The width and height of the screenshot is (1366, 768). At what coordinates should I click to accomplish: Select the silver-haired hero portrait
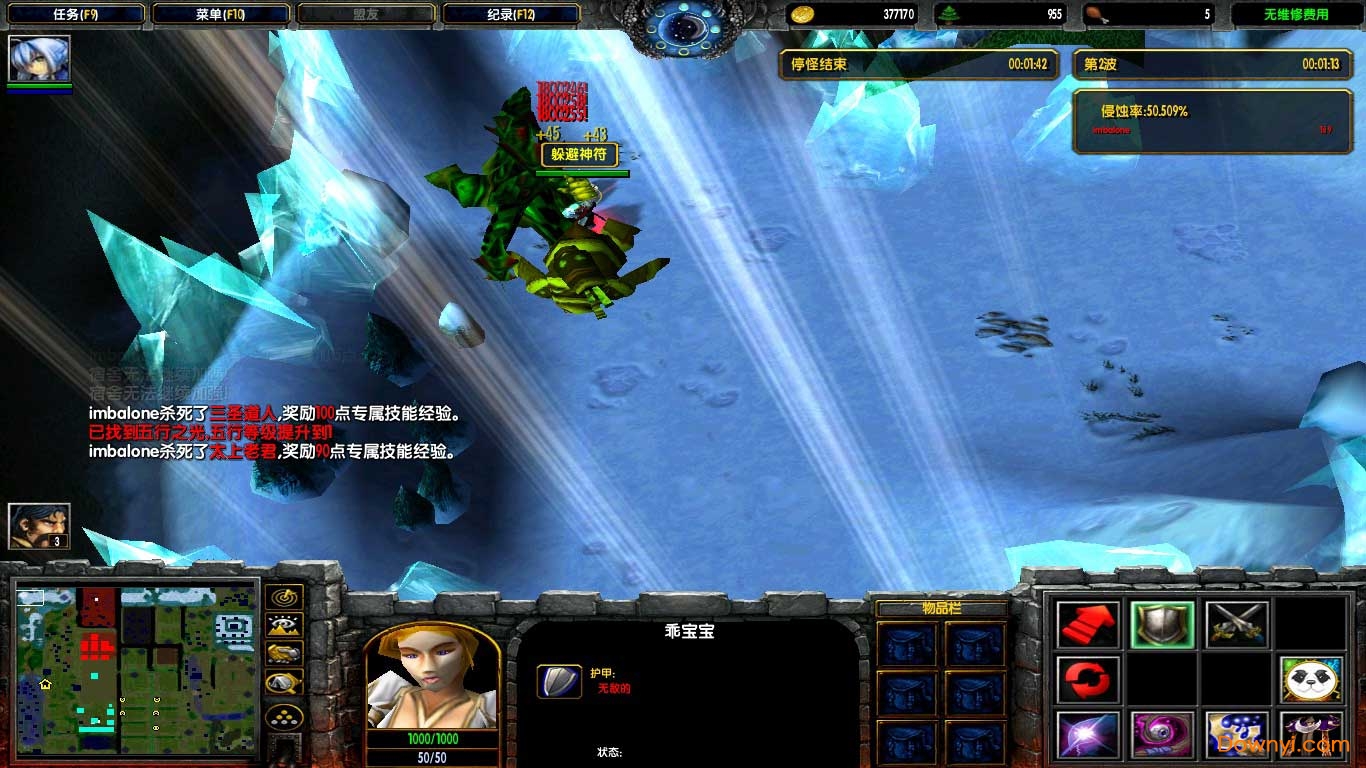tap(39, 59)
